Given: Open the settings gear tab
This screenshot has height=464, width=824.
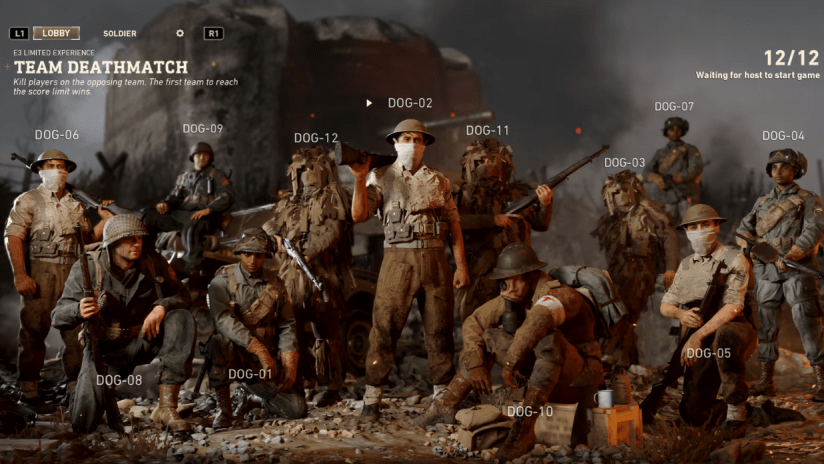Looking at the screenshot, I should tap(180, 33).
